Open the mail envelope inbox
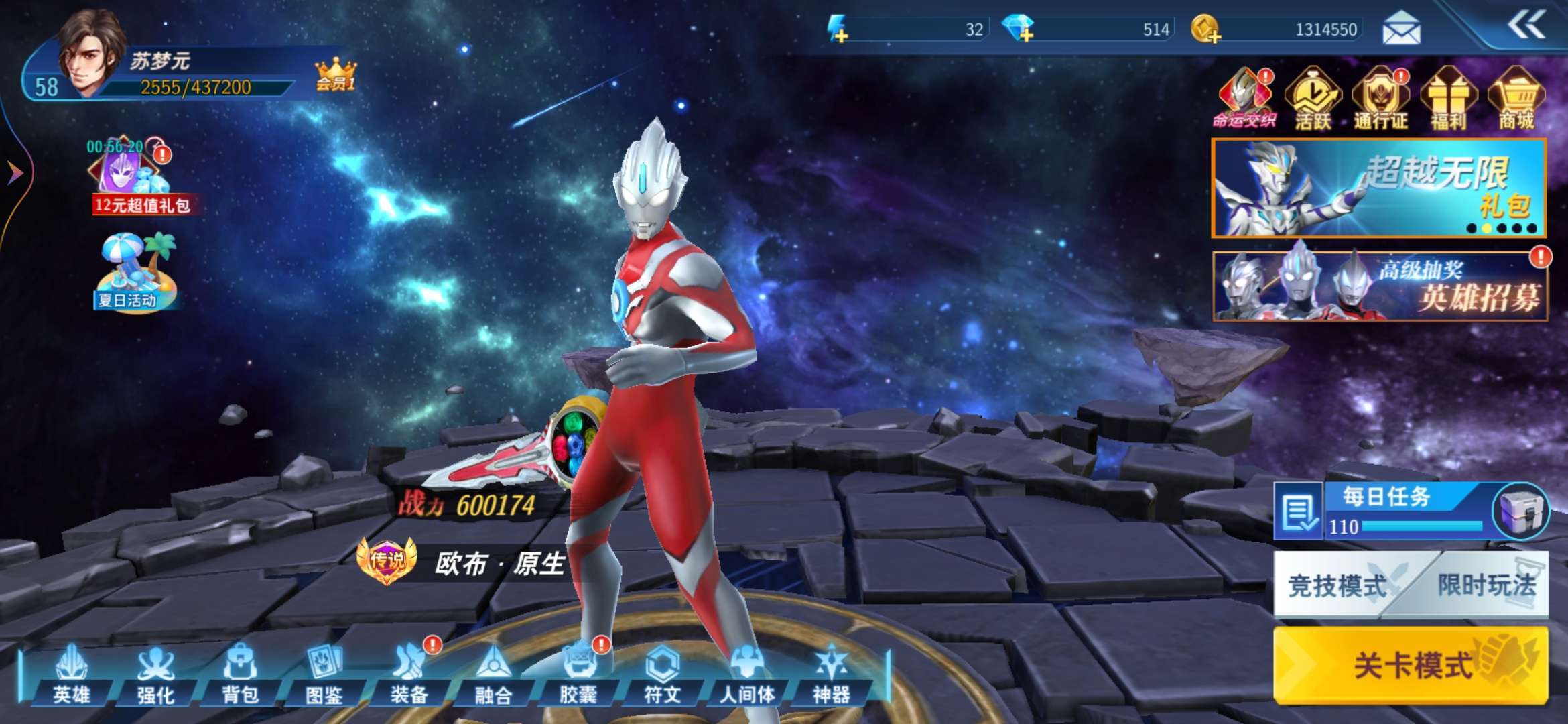This screenshot has height=724, width=1568. [x=1401, y=29]
